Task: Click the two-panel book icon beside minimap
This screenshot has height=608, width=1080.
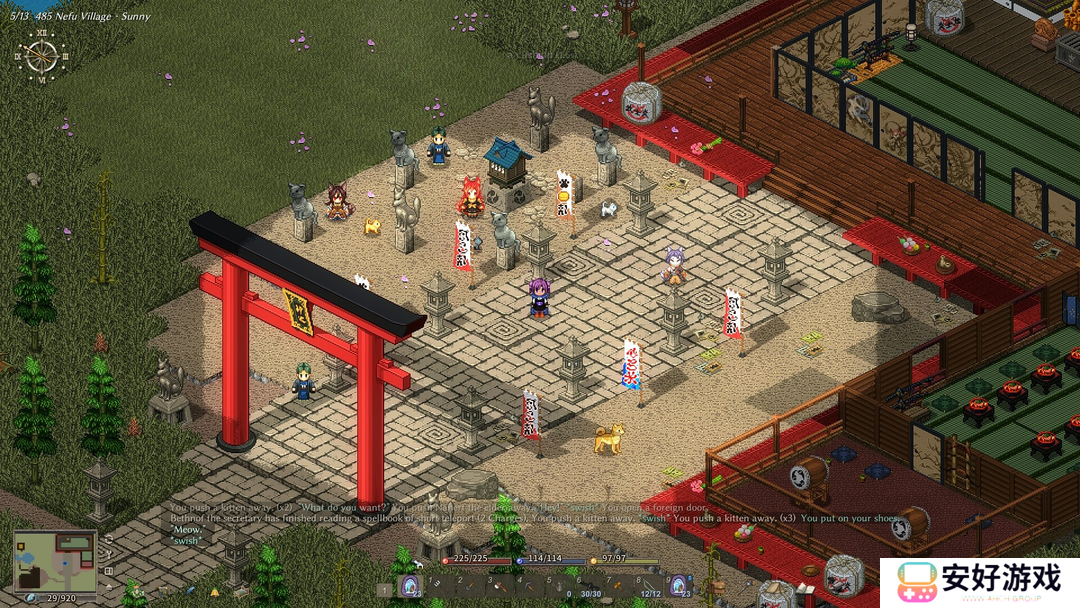Action: 107,569
